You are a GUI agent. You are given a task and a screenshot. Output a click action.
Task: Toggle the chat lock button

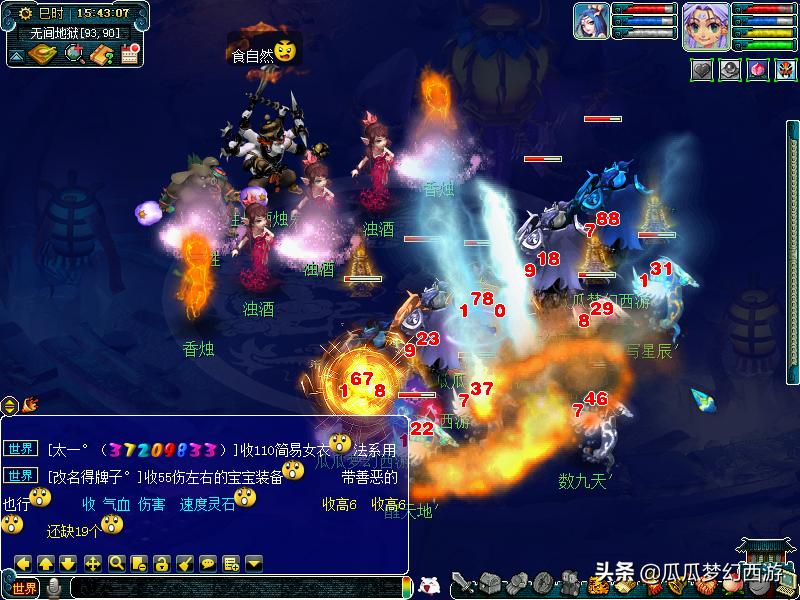coord(161,563)
